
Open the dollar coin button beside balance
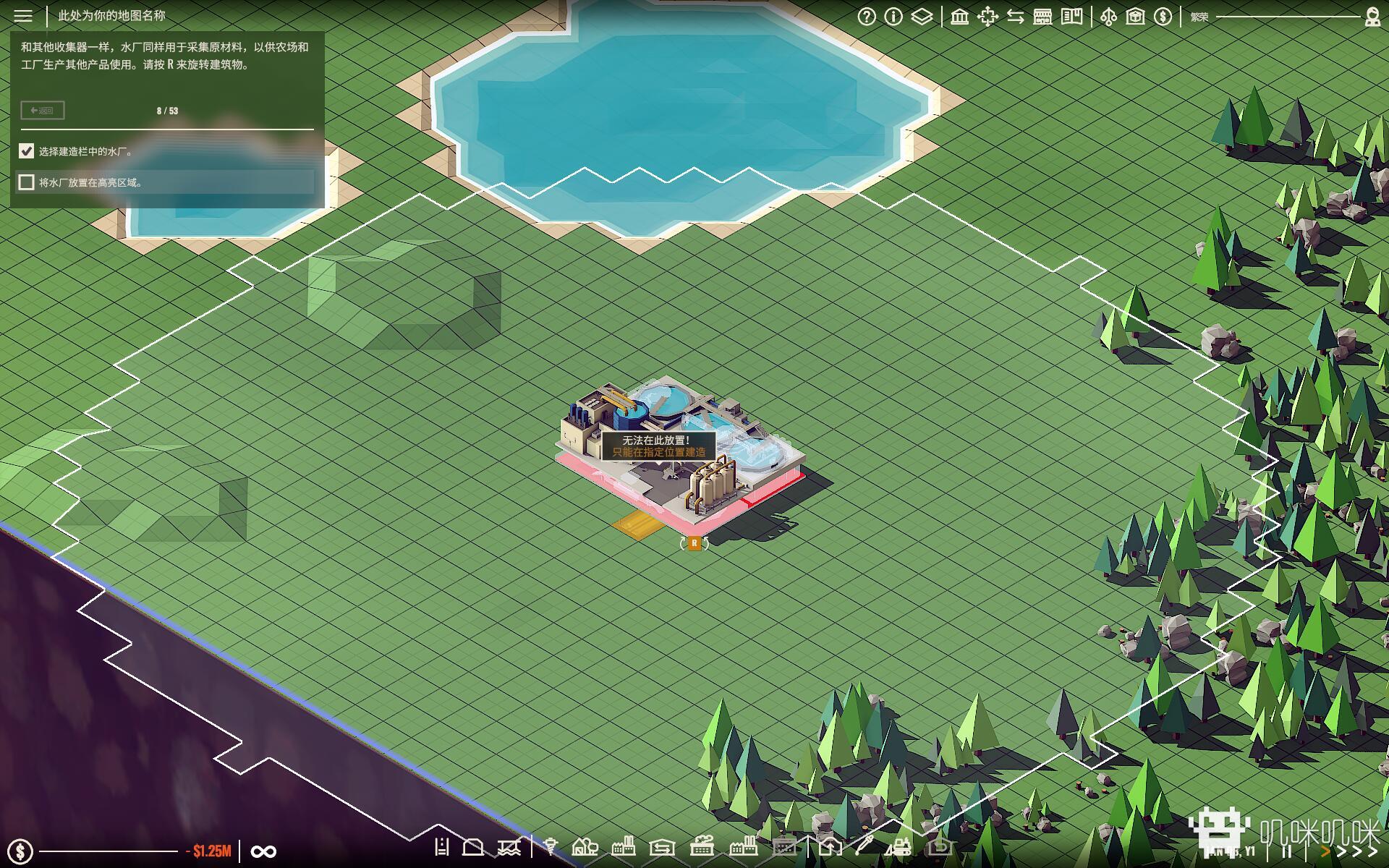tap(20, 851)
